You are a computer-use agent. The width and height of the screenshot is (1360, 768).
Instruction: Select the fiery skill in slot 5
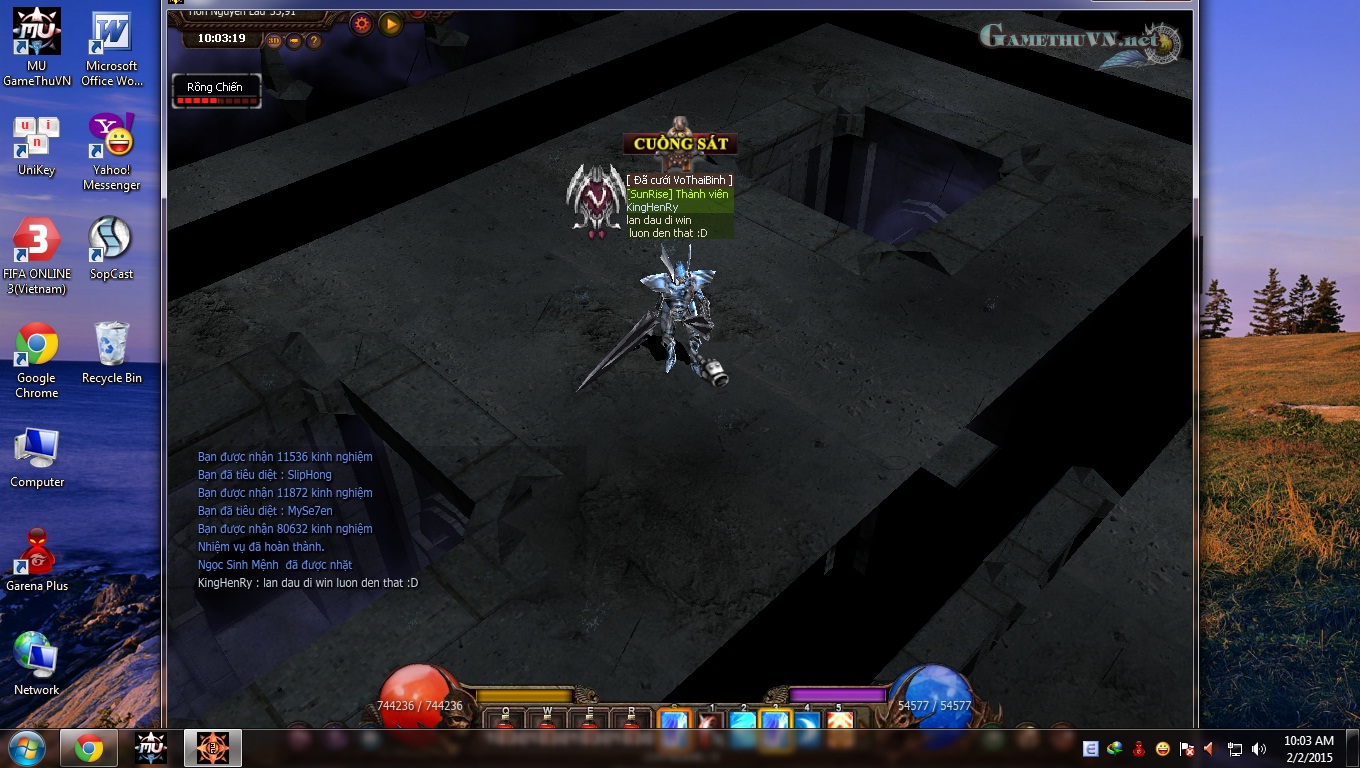click(840, 720)
